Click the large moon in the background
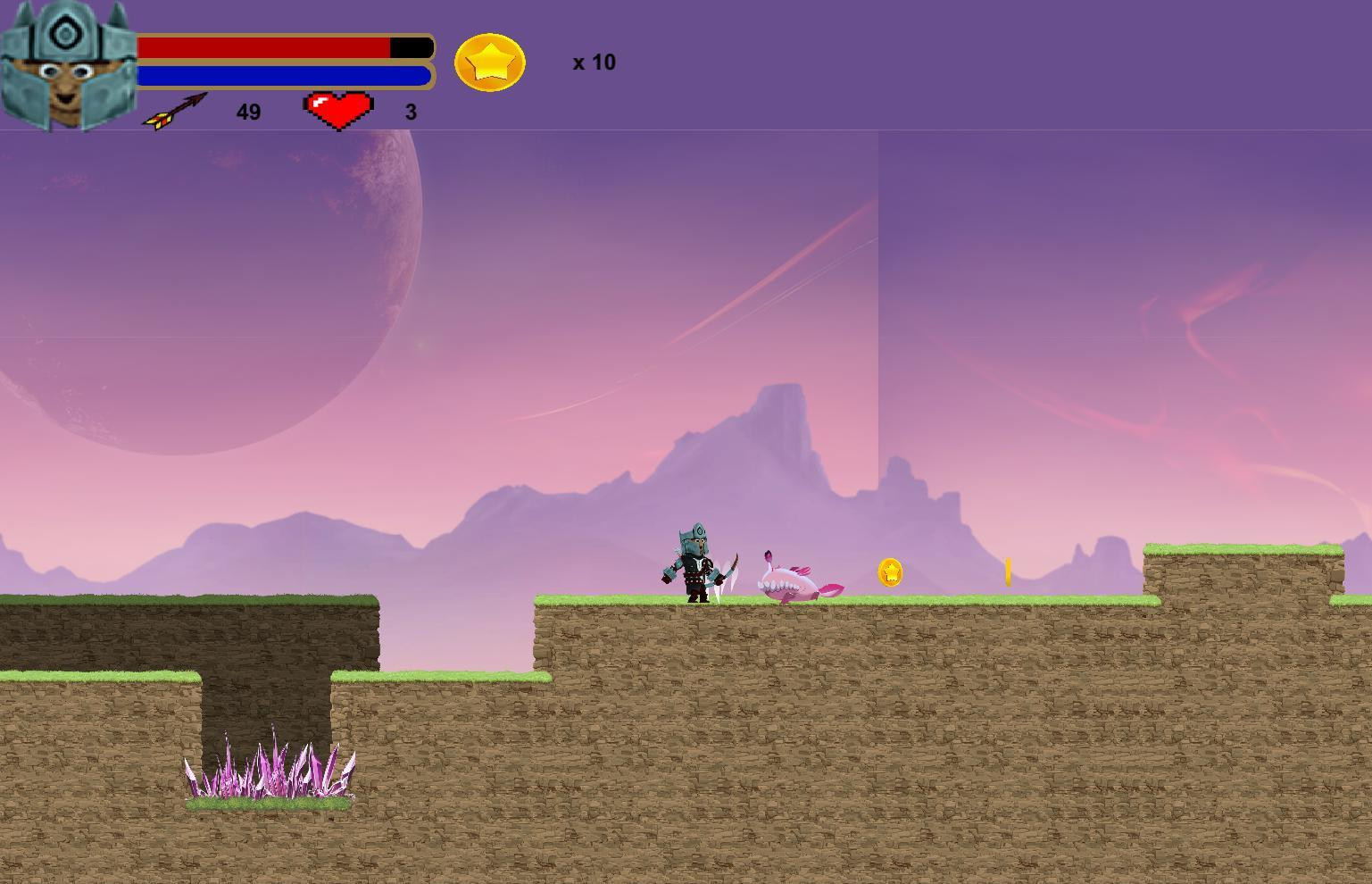 [205, 295]
